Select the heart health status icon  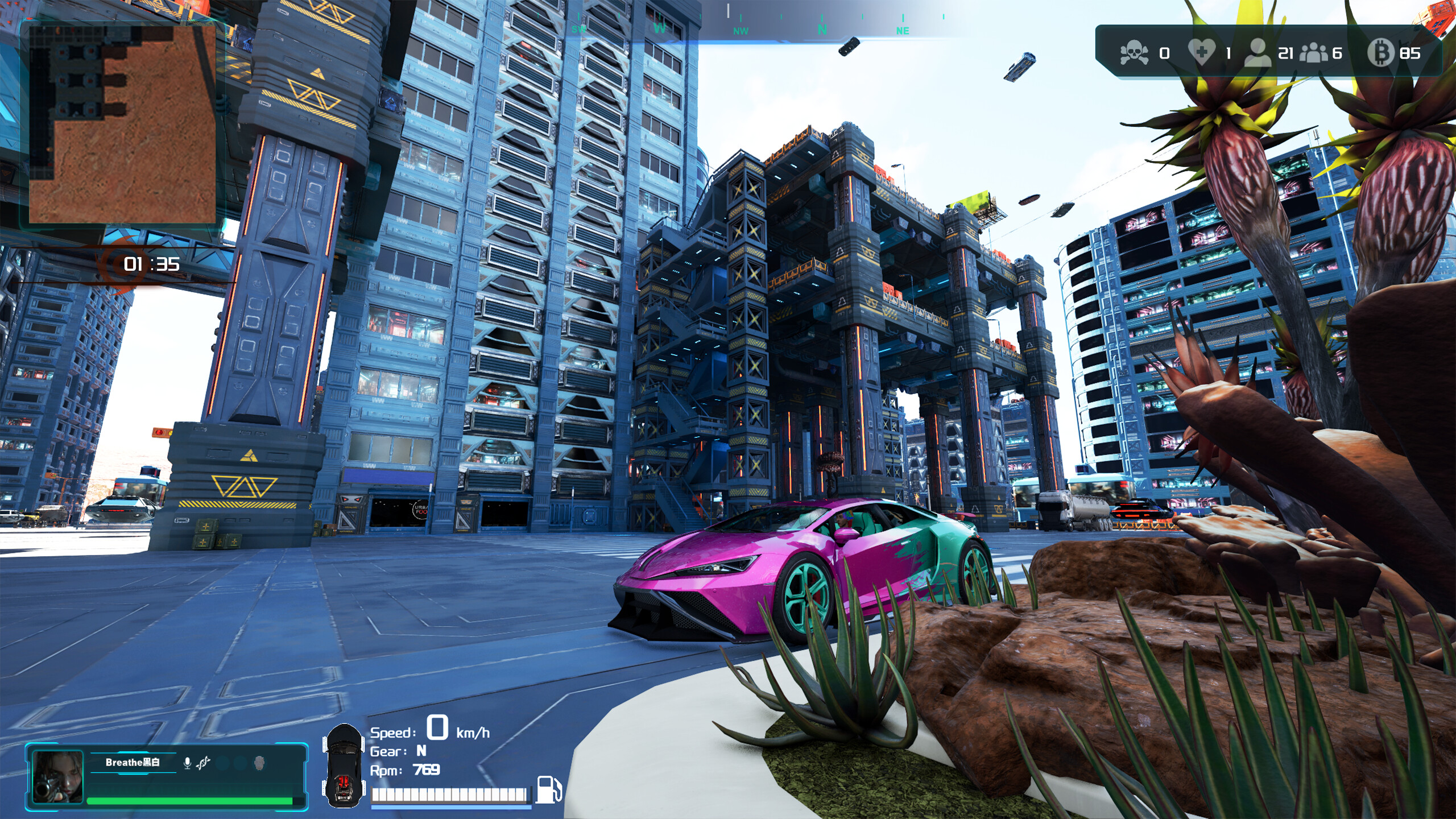pyautogui.click(x=1203, y=52)
